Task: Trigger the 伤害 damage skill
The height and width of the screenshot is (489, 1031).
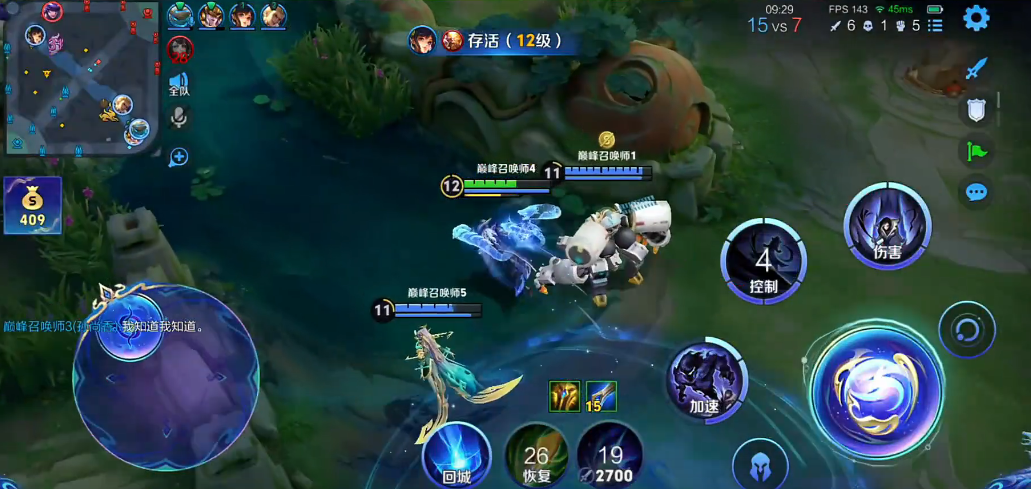Action: [x=887, y=227]
